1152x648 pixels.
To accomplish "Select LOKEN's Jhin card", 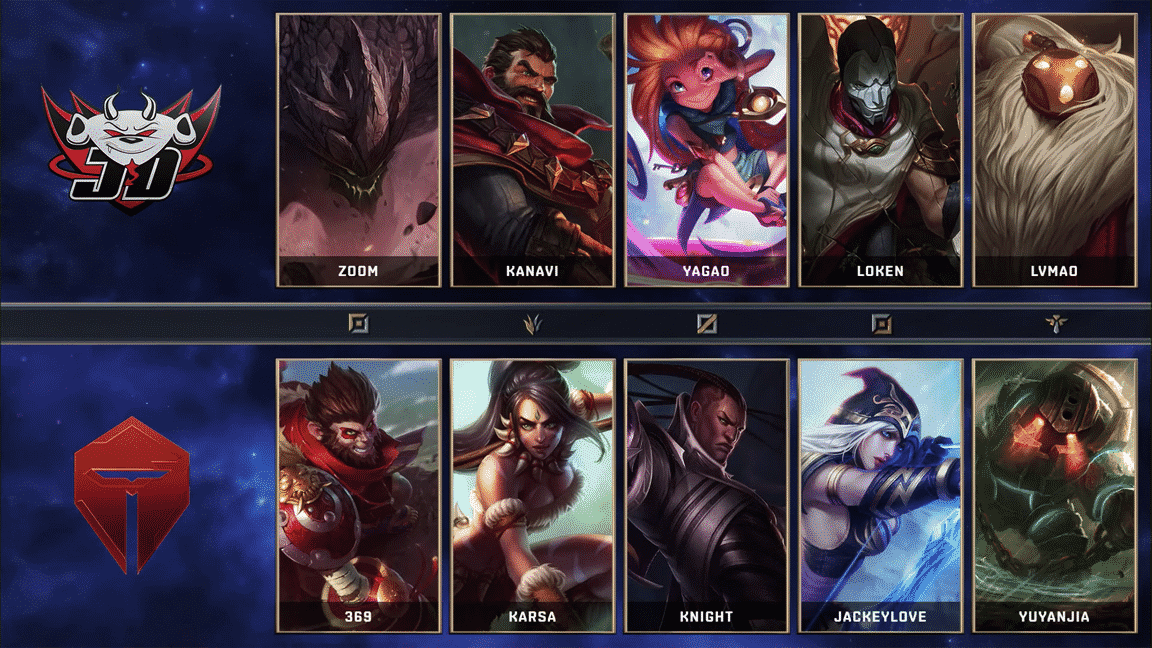I will [880, 150].
